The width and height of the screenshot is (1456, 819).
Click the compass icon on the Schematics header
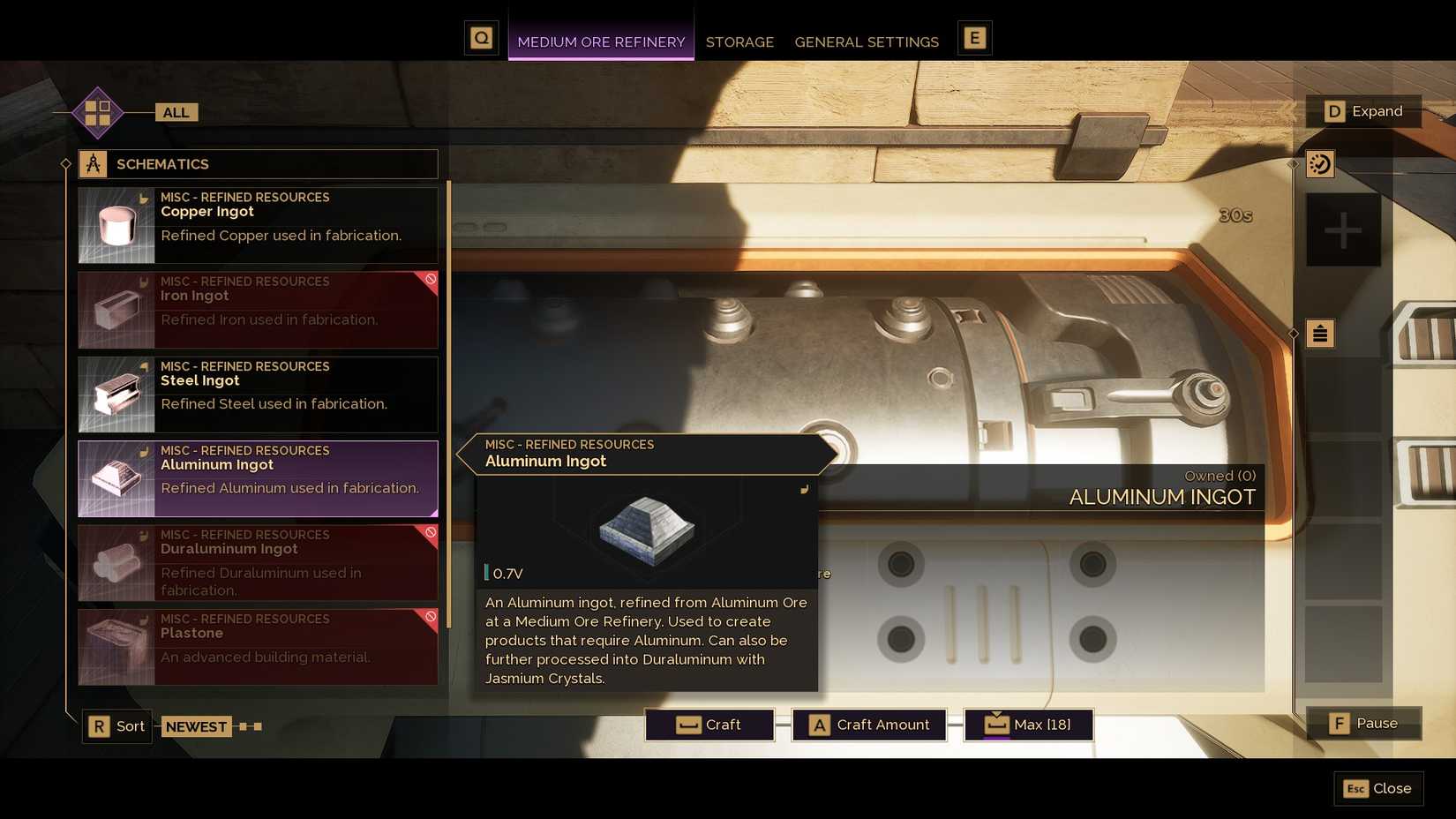click(94, 163)
